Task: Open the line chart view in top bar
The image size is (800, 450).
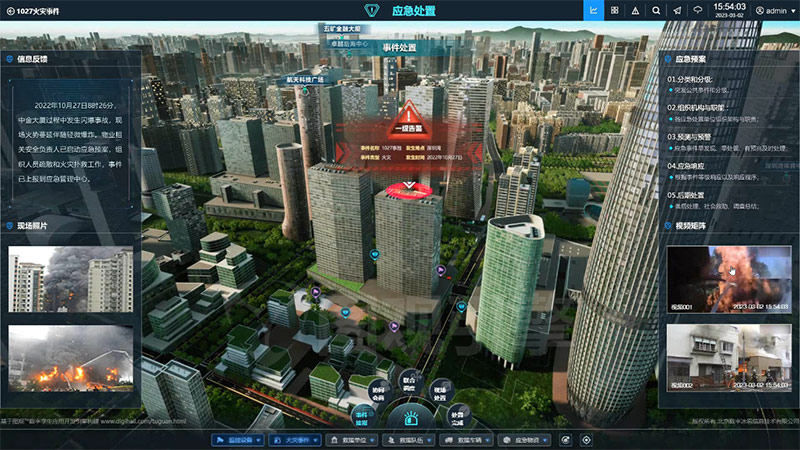Action: click(594, 10)
